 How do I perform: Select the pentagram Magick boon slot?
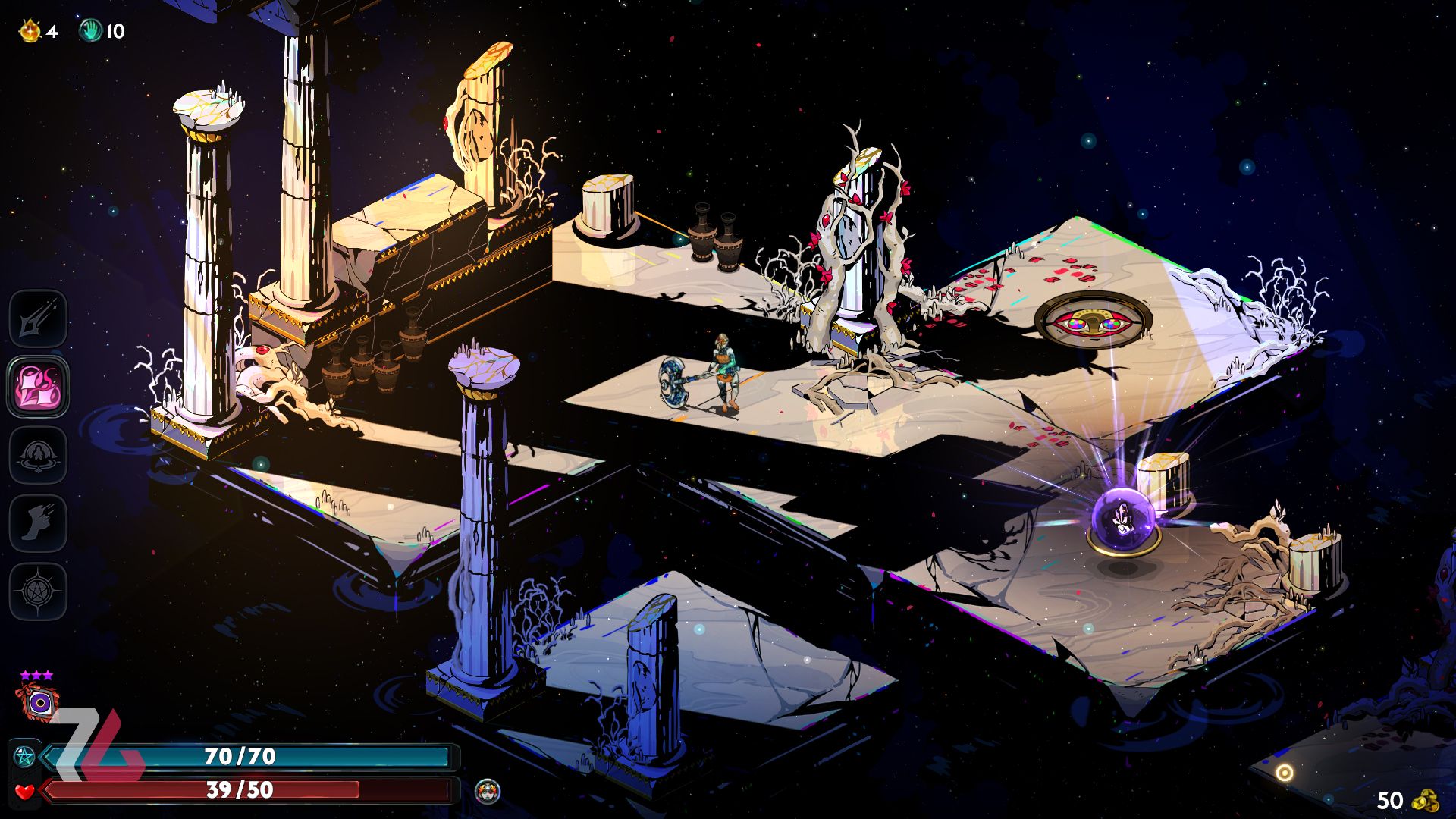(x=38, y=591)
